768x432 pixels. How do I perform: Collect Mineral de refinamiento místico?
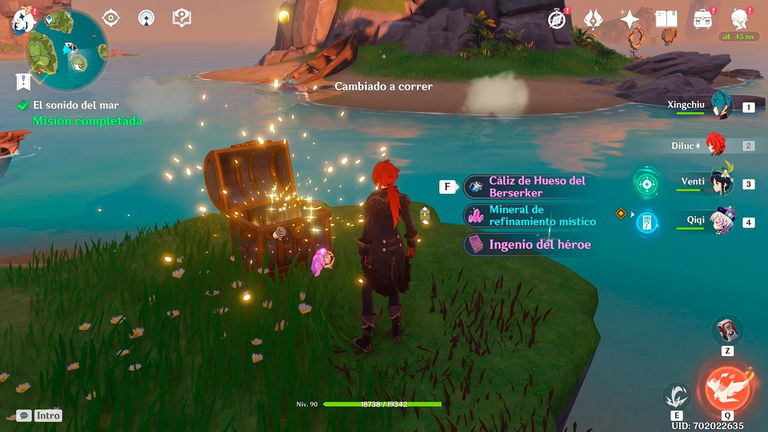pyautogui.click(x=540, y=215)
